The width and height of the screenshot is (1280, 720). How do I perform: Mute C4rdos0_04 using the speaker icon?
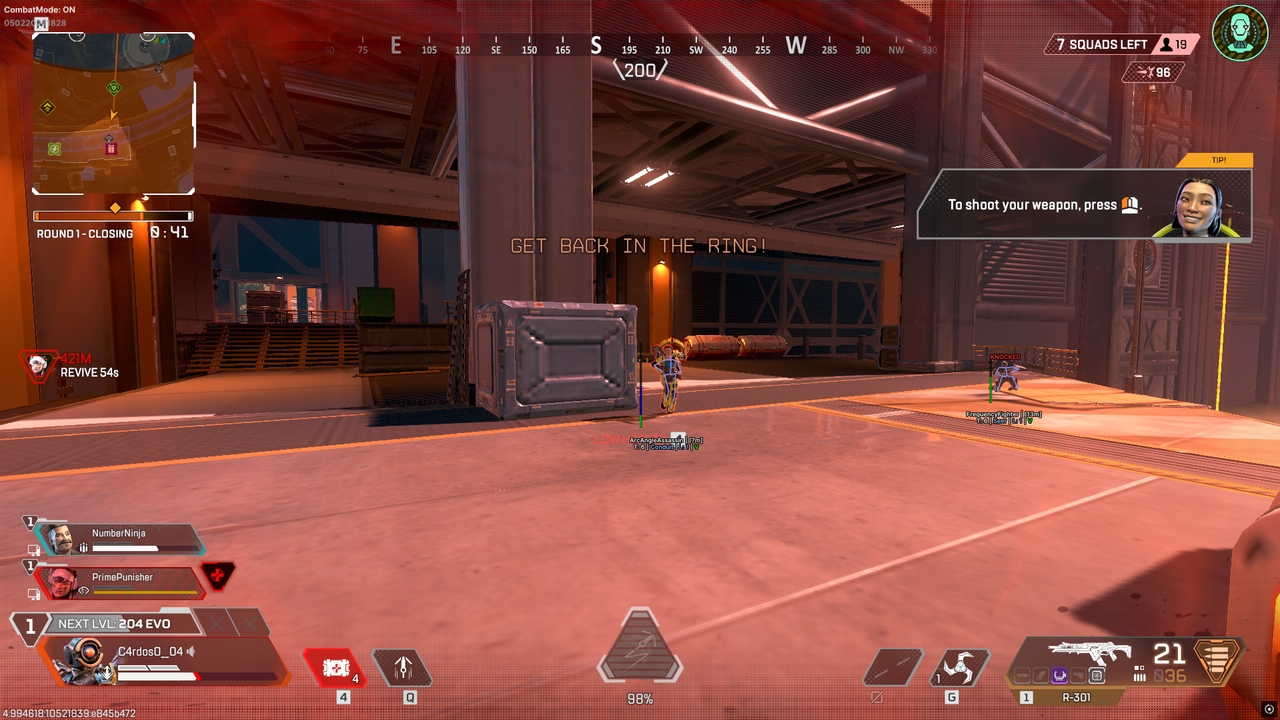(190, 651)
